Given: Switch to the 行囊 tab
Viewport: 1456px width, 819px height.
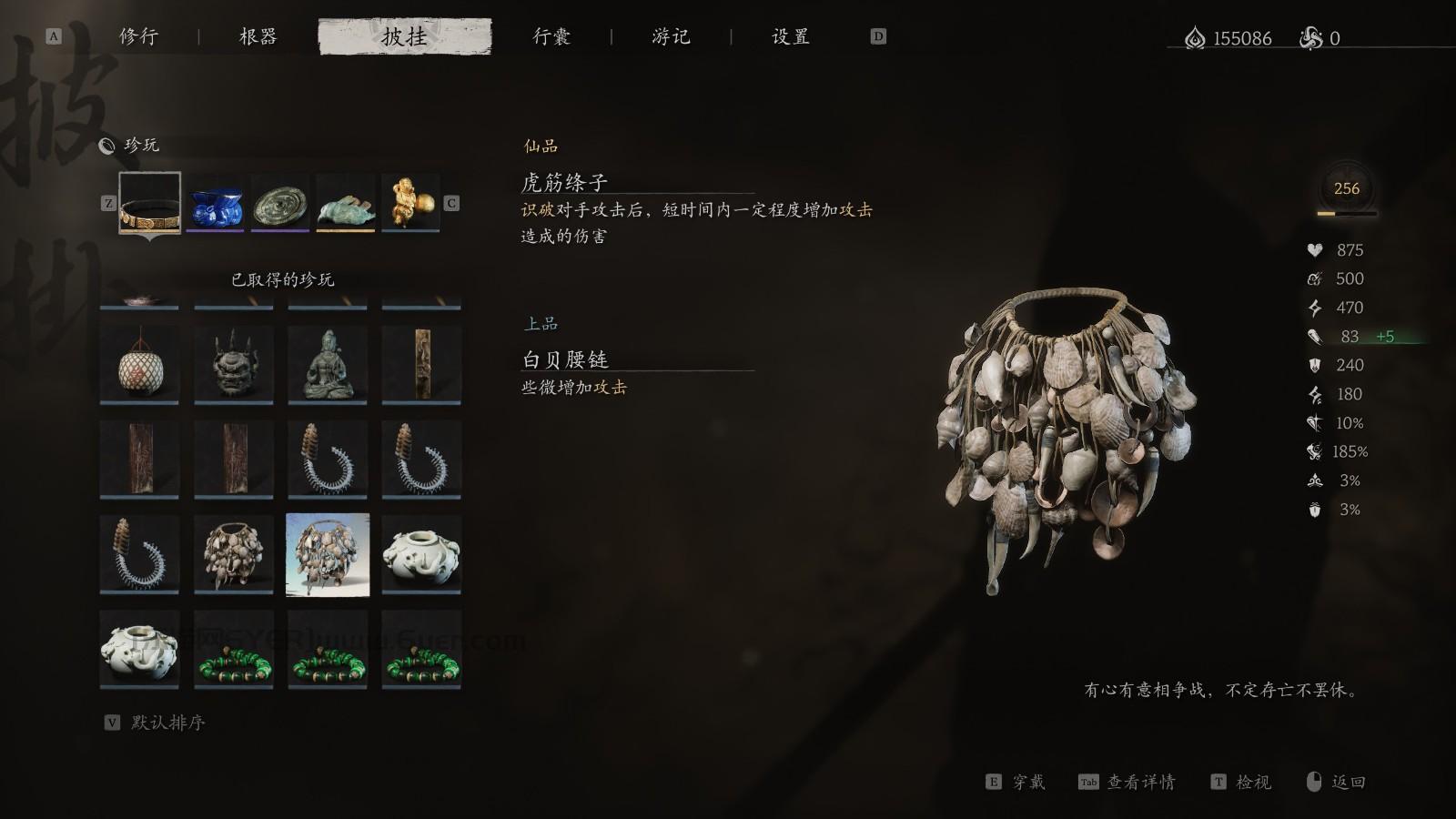Looking at the screenshot, I should (553, 37).
